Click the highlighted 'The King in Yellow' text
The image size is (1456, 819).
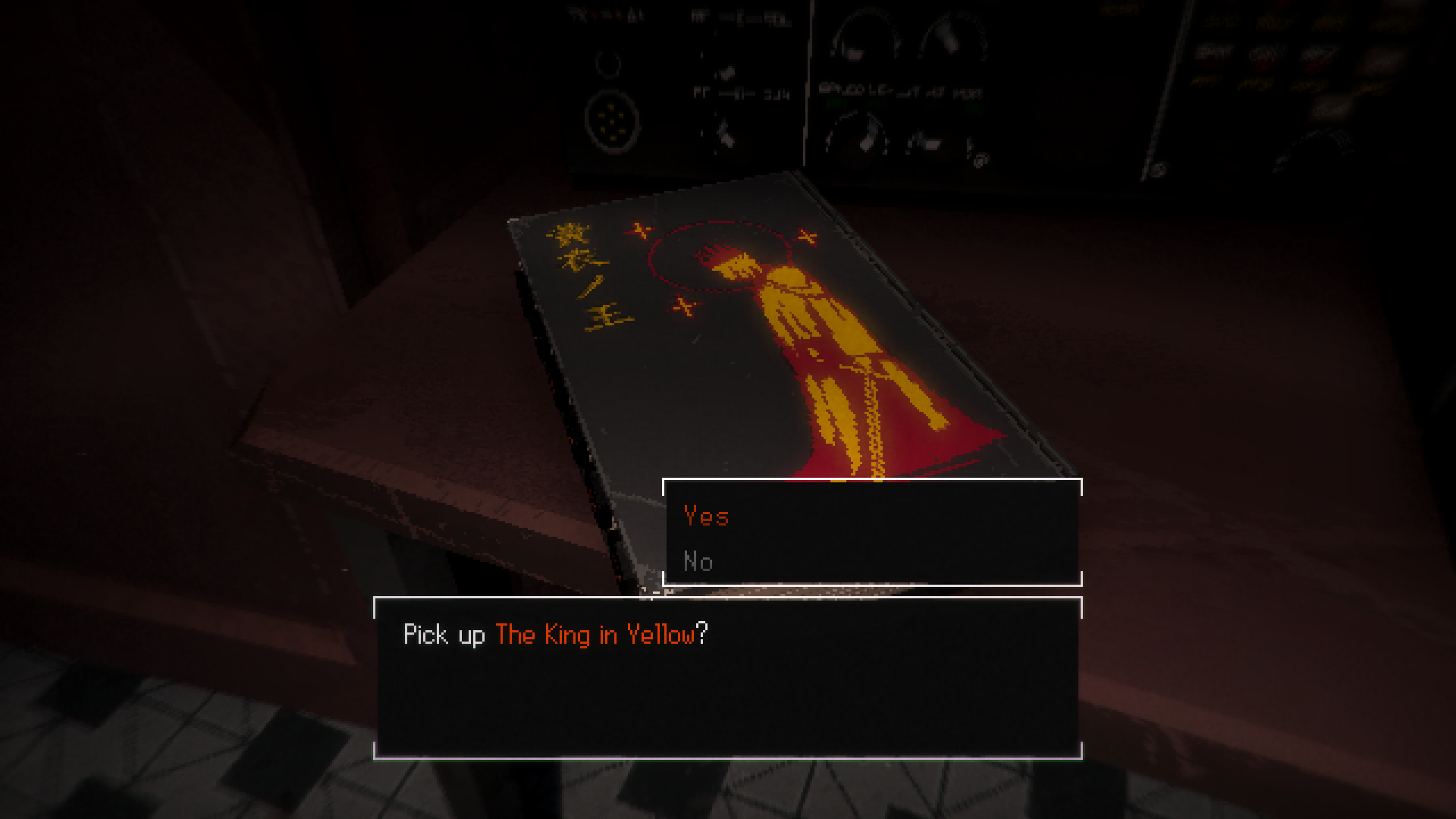(x=595, y=636)
